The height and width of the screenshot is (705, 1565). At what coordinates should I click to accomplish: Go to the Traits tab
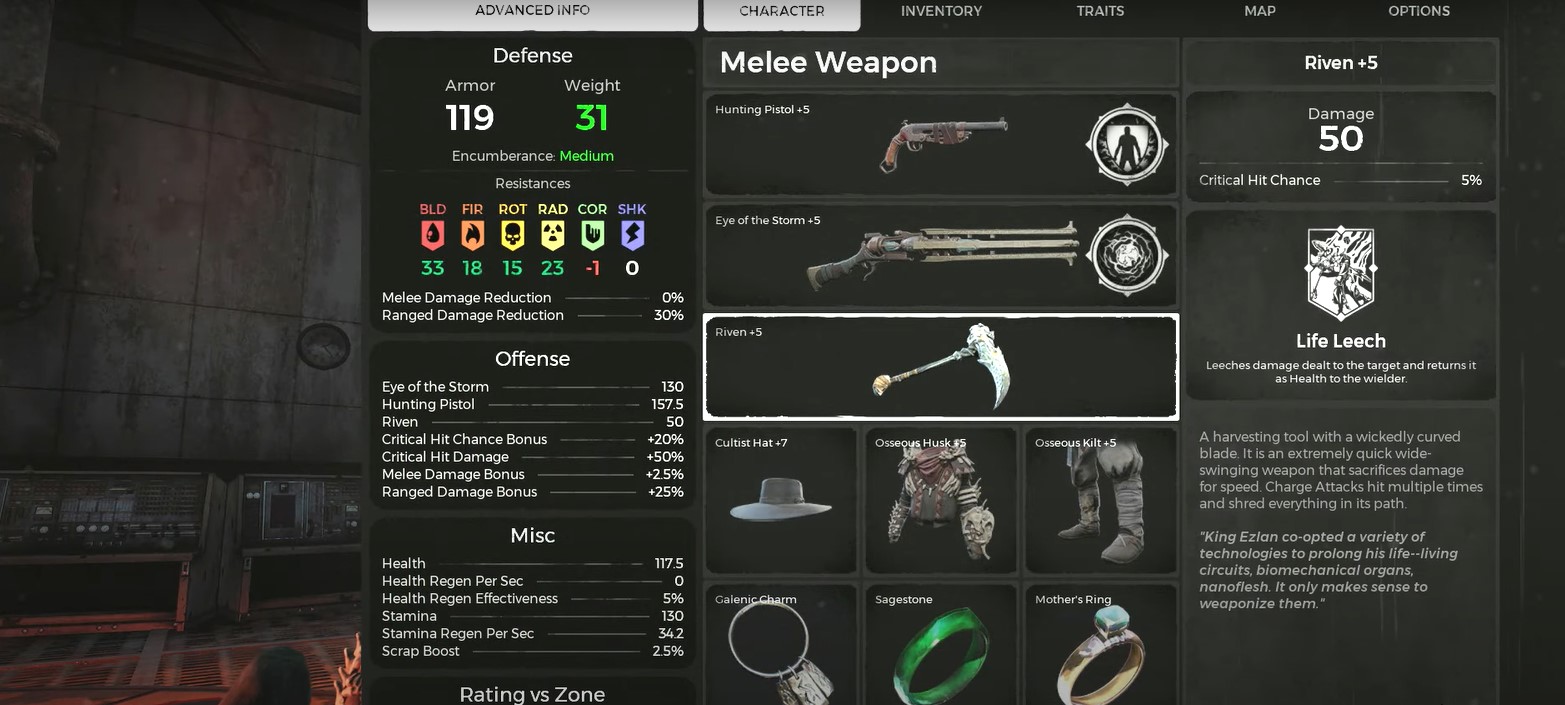pos(1100,11)
